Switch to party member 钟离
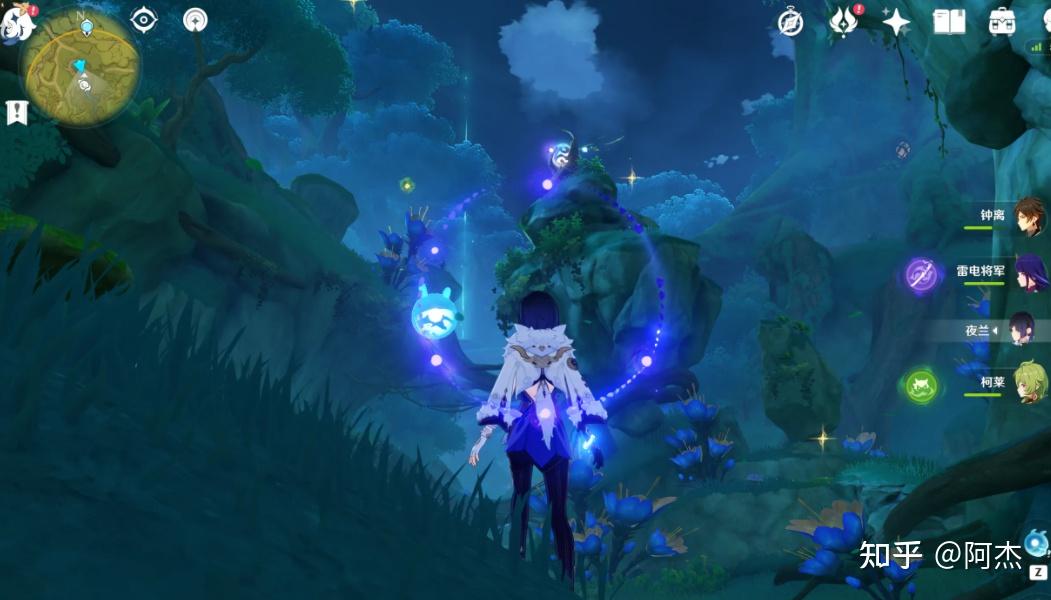This screenshot has width=1051, height=600. click(x=1029, y=216)
